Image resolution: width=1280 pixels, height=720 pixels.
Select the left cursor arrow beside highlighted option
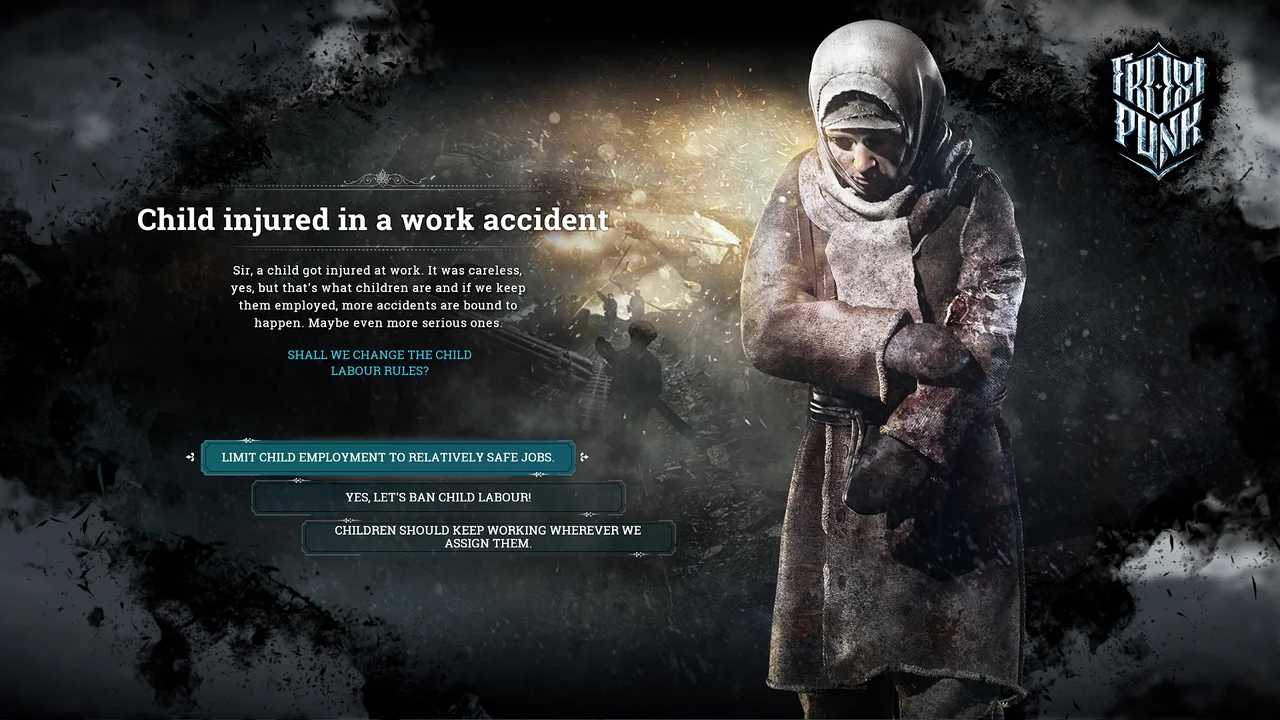191,457
